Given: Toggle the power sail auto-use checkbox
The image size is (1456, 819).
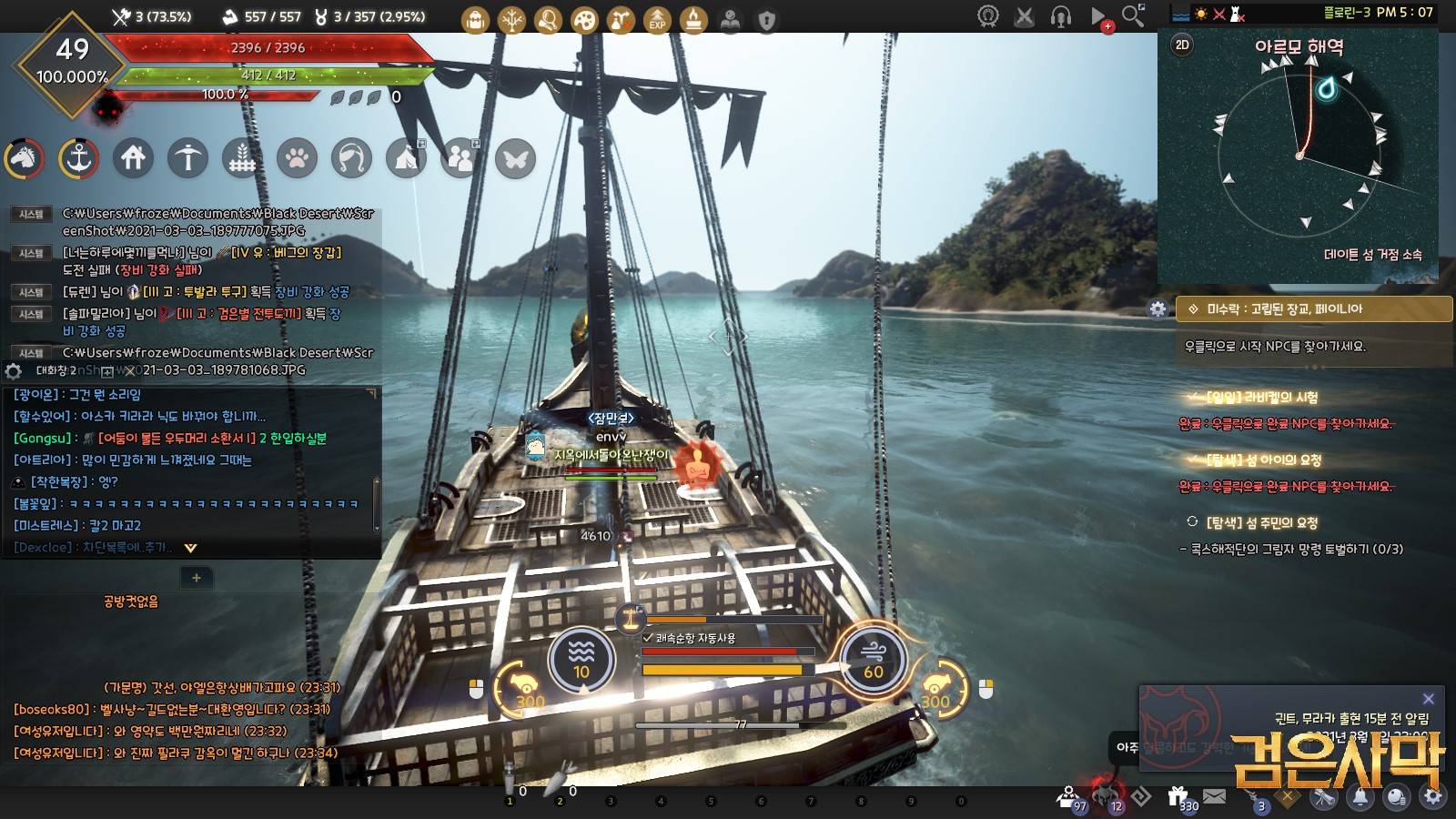Looking at the screenshot, I should [648, 638].
